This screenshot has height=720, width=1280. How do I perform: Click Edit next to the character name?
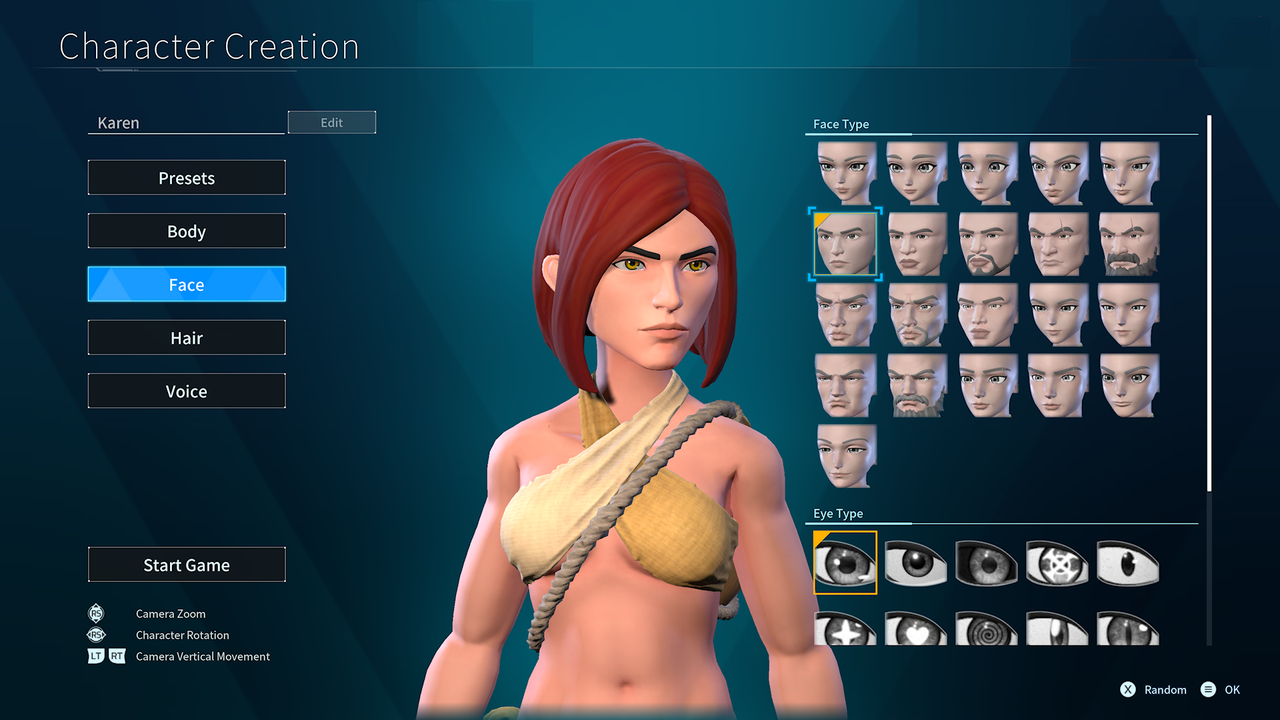[331, 121]
